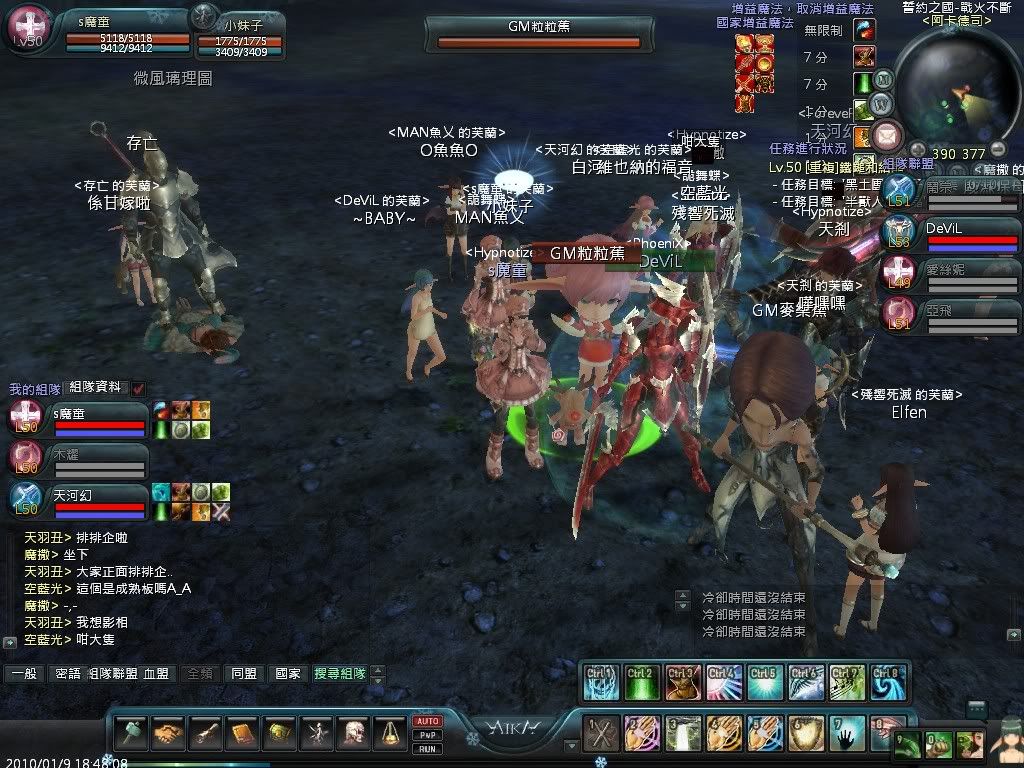Viewport: 1024px width, 768px height.
Task: Select party member DeViL's frame
Action: pyautogui.click(x=950, y=232)
